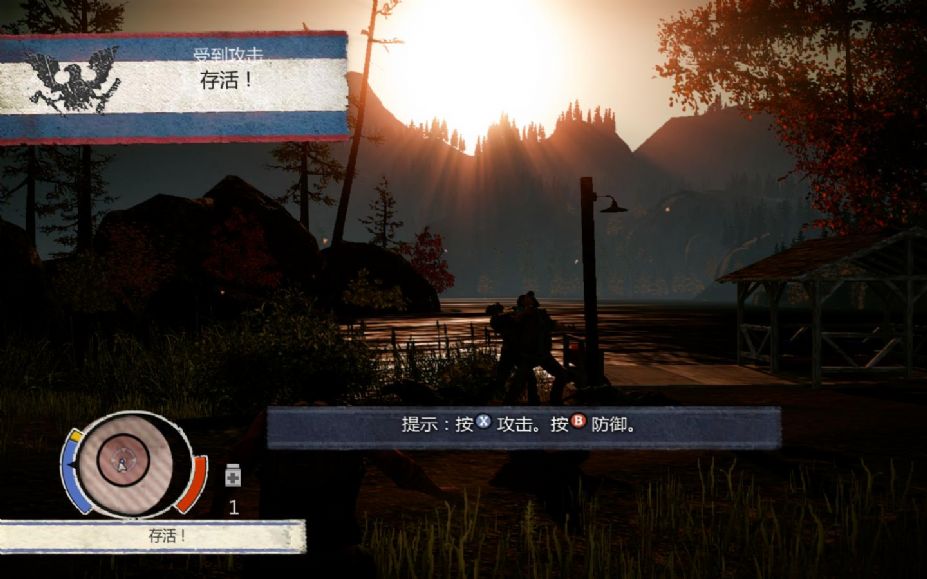927x579 pixels.
Task: Click the circular minimap radar
Action: click(128, 462)
